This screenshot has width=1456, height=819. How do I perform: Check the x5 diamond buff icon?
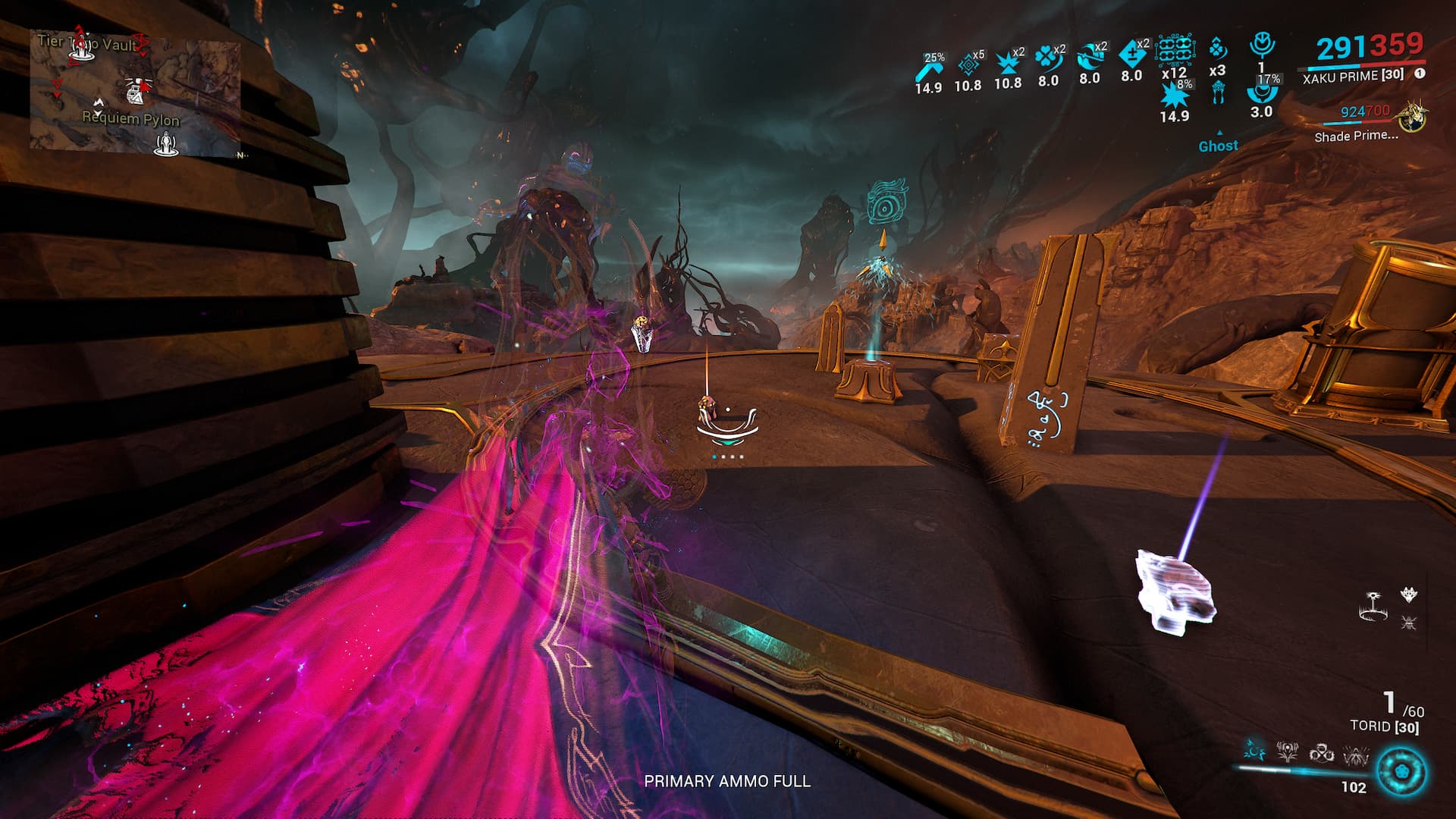click(x=968, y=64)
